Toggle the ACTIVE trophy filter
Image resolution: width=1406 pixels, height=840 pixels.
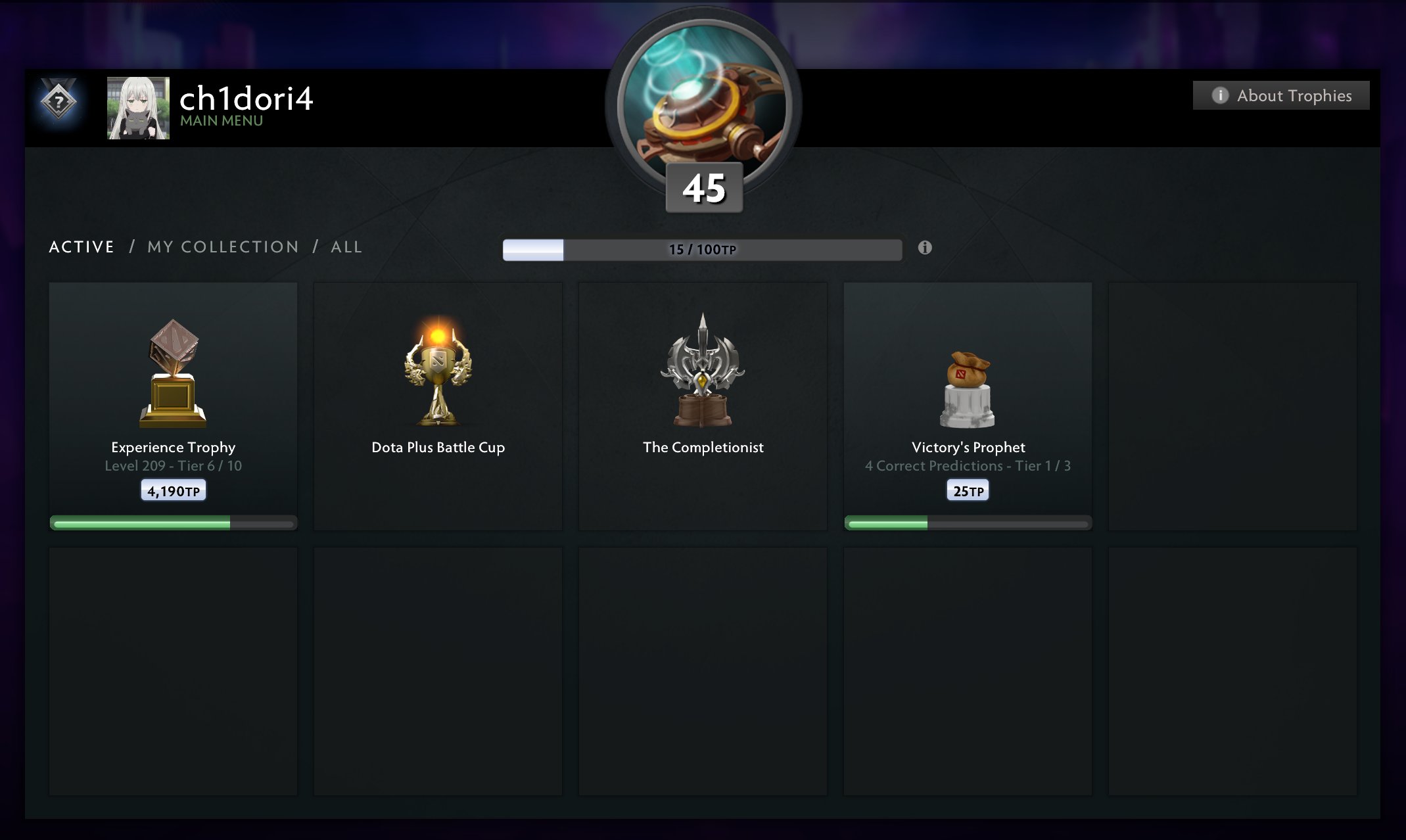81,246
